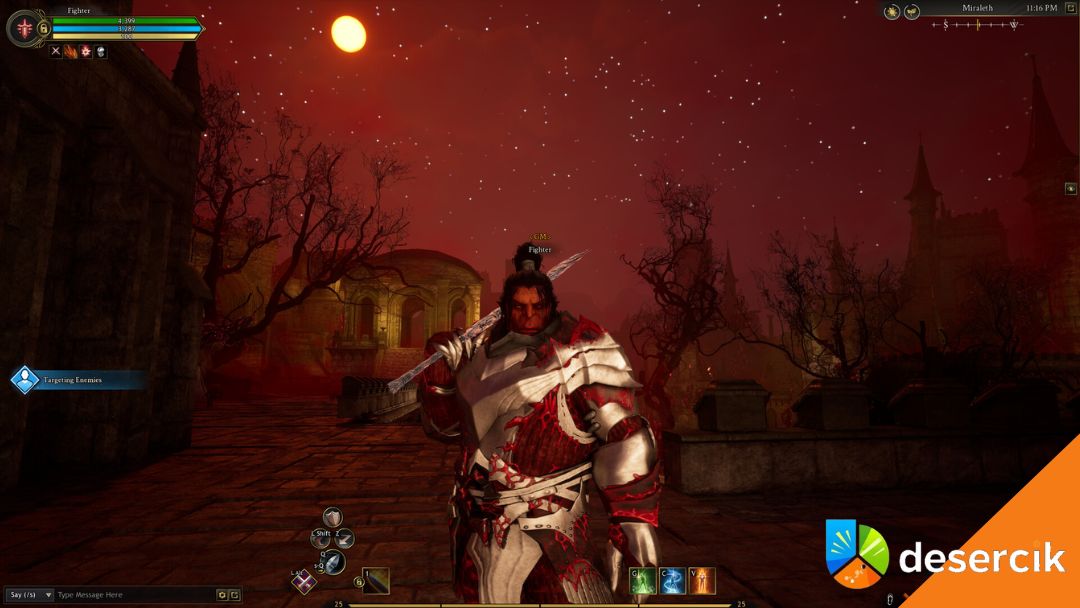This screenshot has width=1080, height=608.
Task: Activate the Q sword attack ability
Action: [333, 562]
